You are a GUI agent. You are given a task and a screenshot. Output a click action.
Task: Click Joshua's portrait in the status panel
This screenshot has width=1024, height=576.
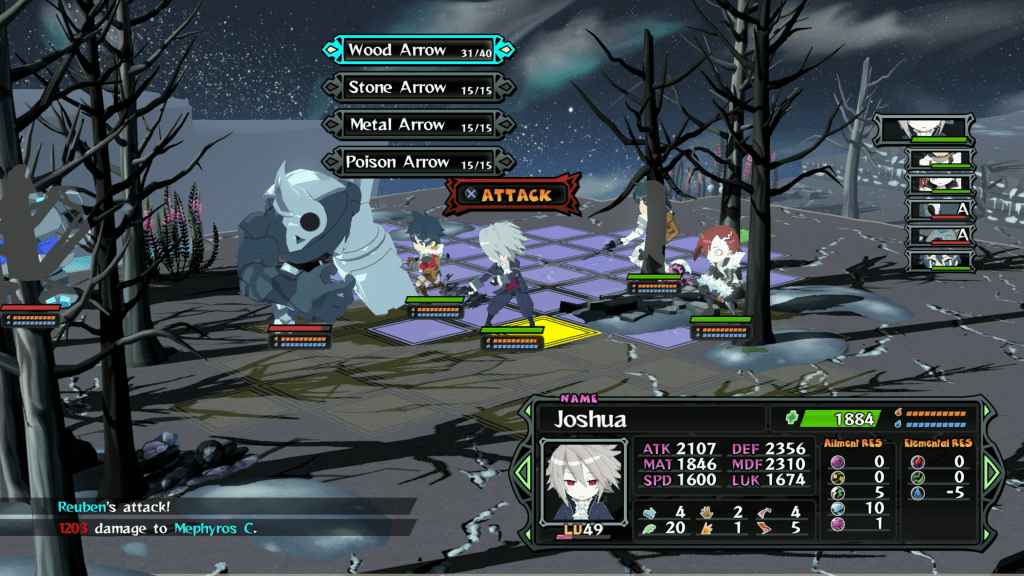pos(577,480)
